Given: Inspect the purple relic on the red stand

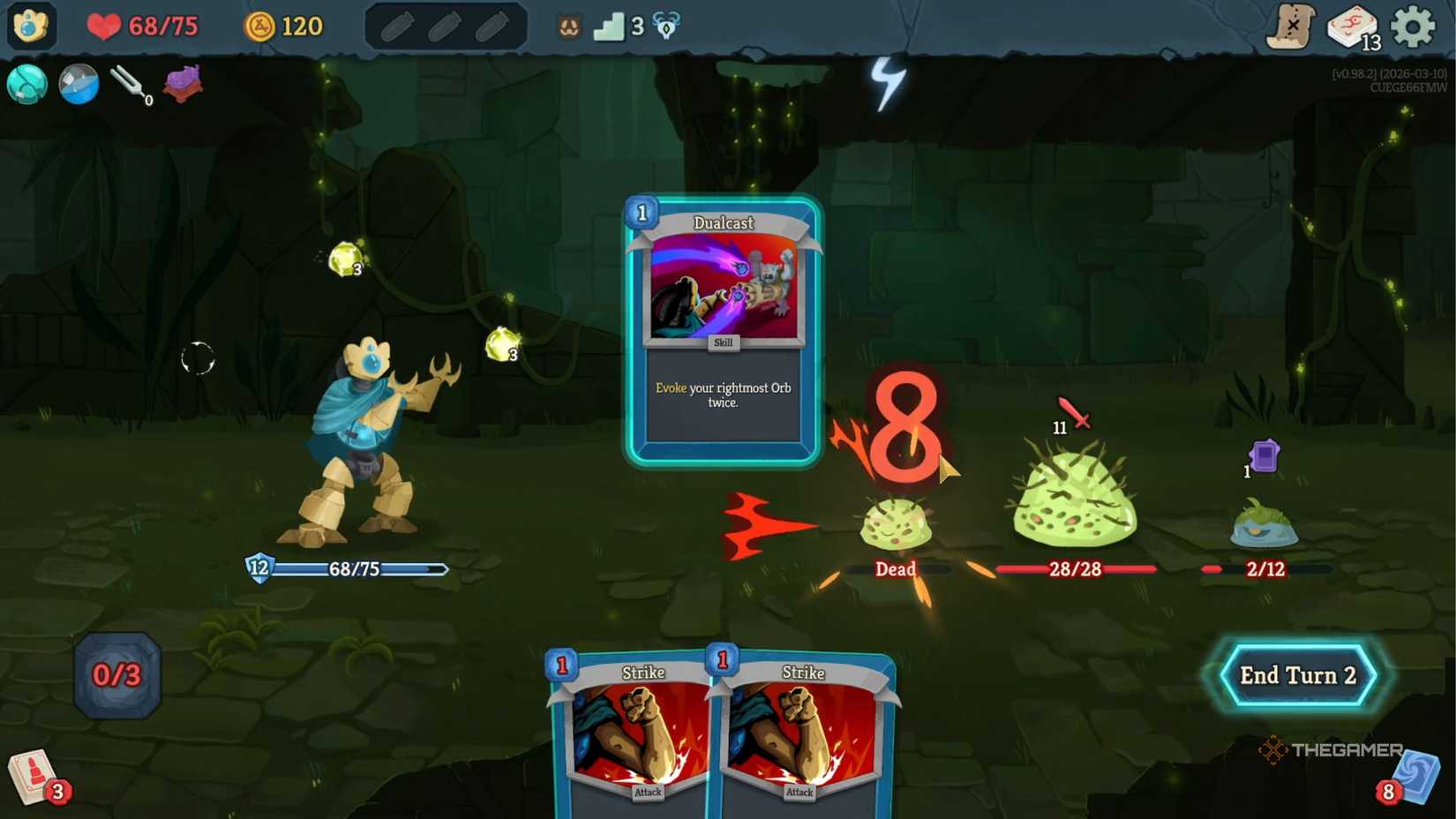Looking at the screenshot, I should coord(183,84).
